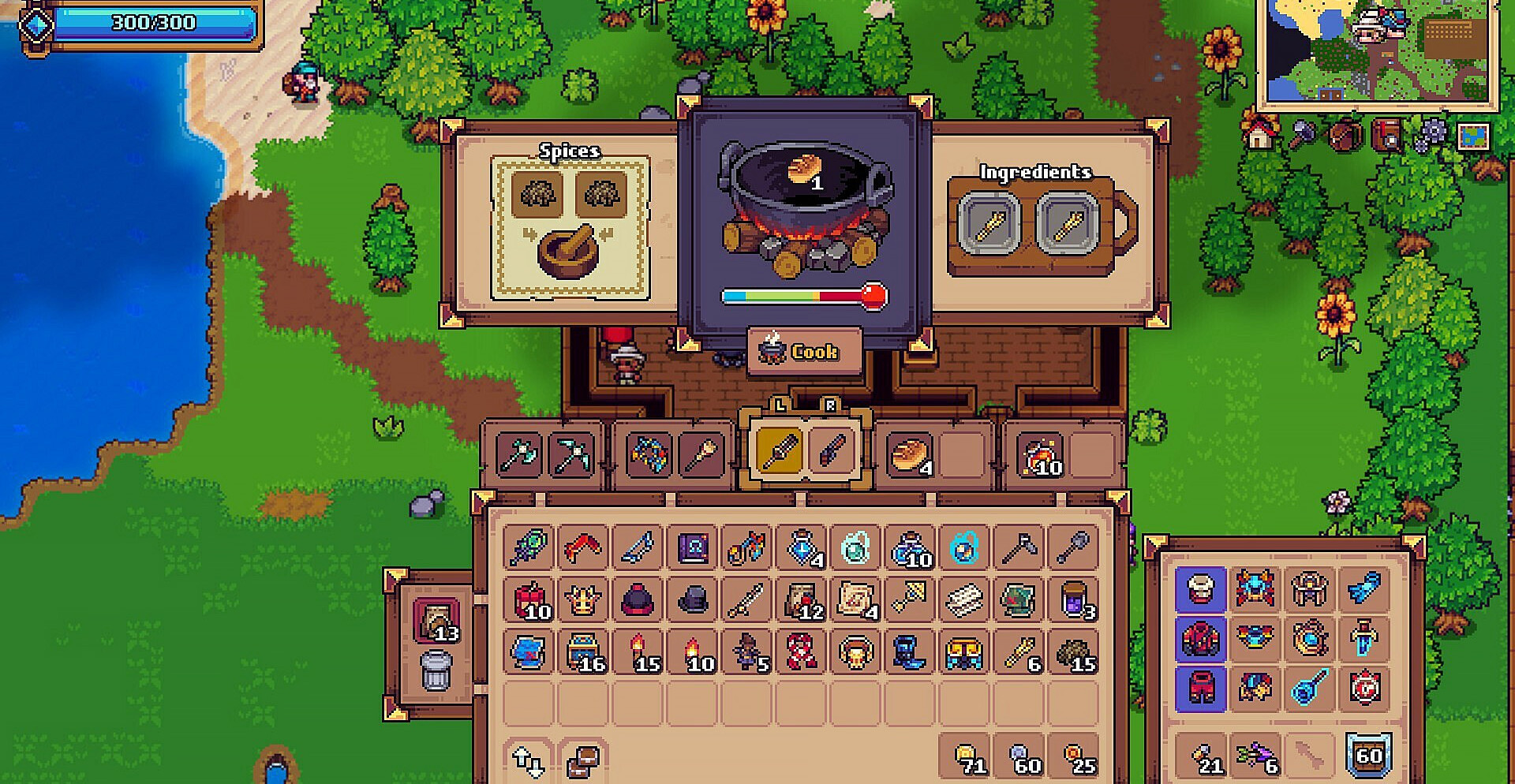Select the battle axe hotbar slot
The width and height of the screenshot is (1515, 784).
tap(518, 455)
